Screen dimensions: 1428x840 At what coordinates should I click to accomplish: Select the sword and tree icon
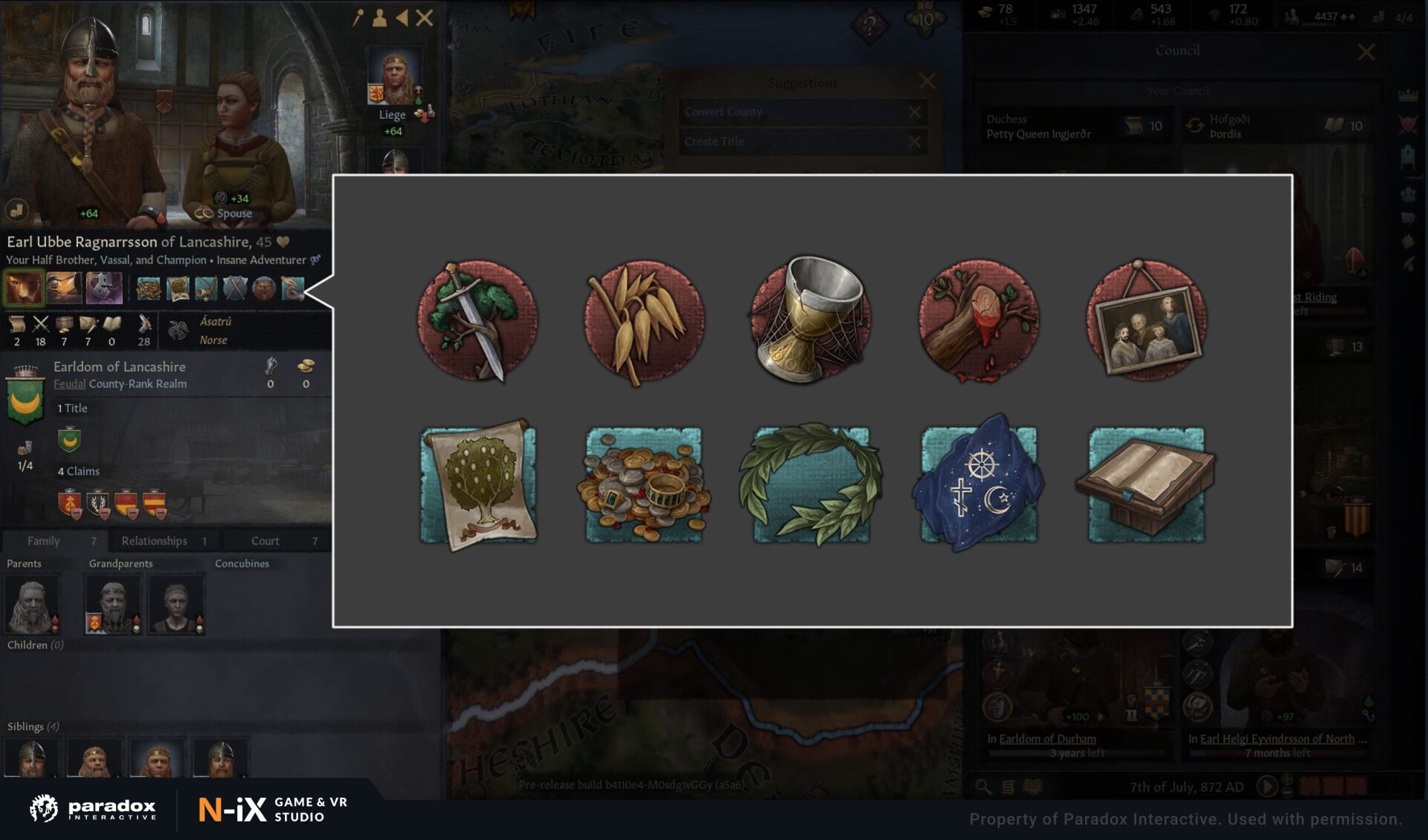[x=477, y=320]
